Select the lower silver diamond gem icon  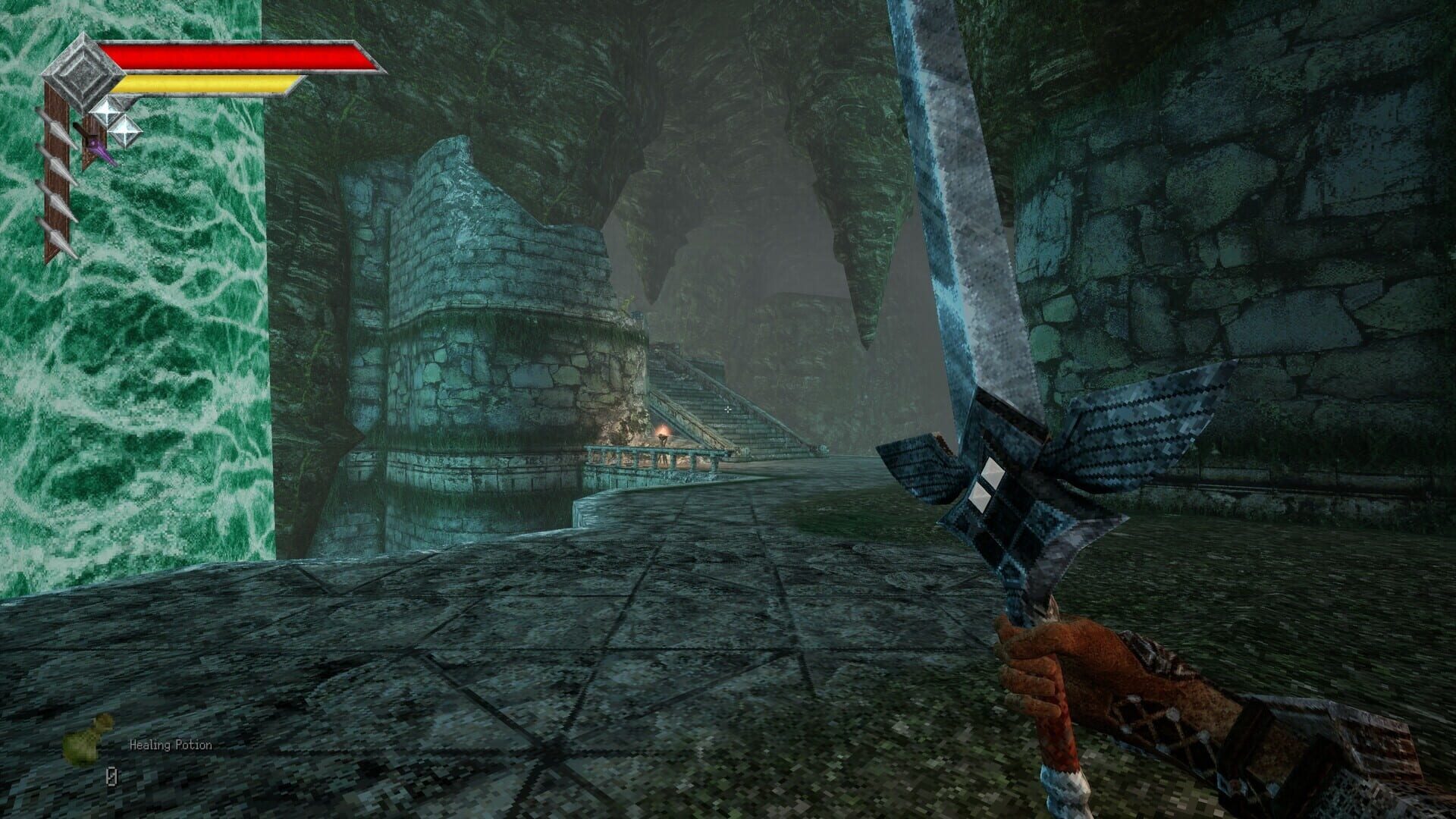pos(126,130)
